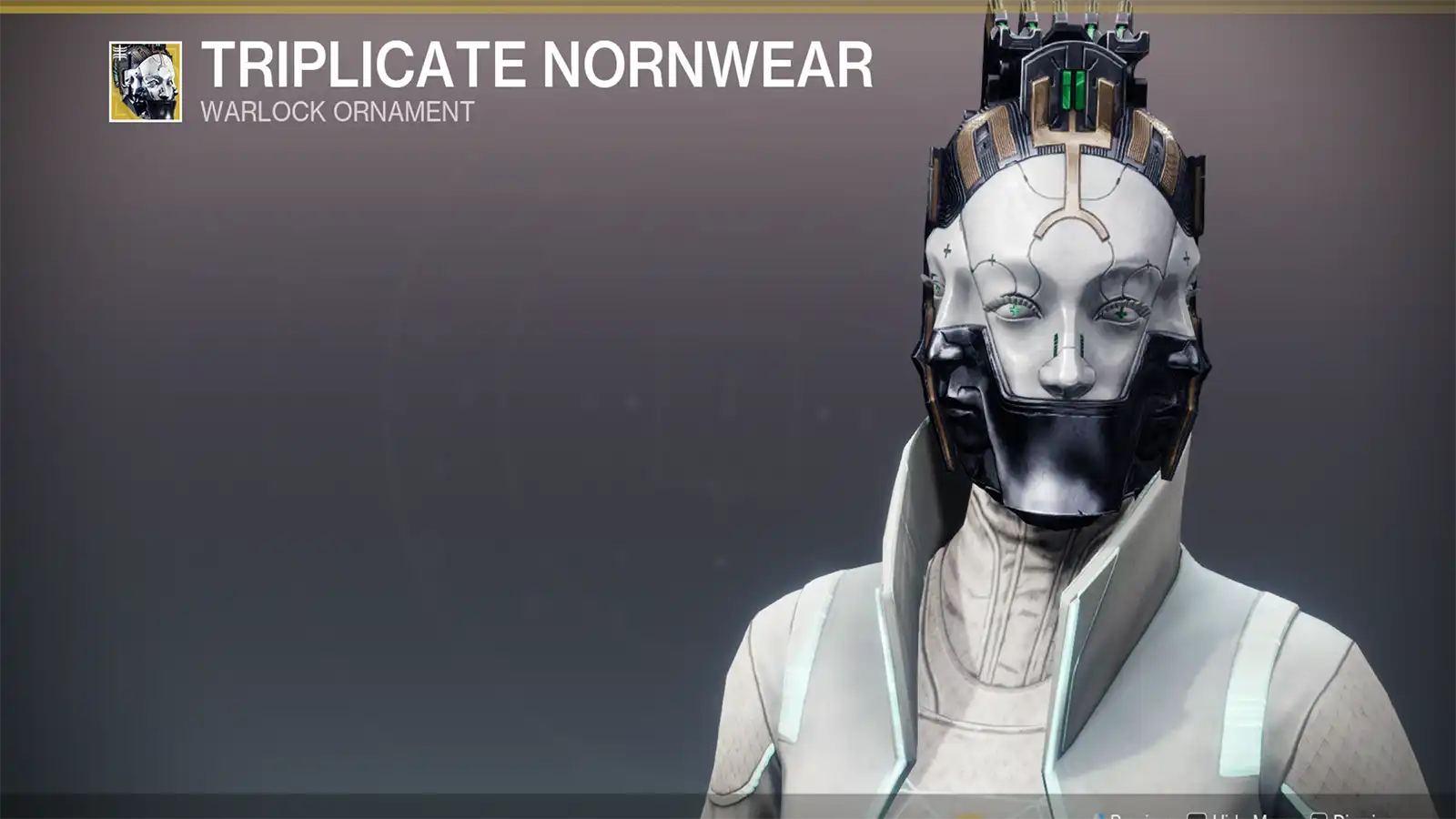Enable the ornament preview on the Warlock

[x=1128, y=814]
